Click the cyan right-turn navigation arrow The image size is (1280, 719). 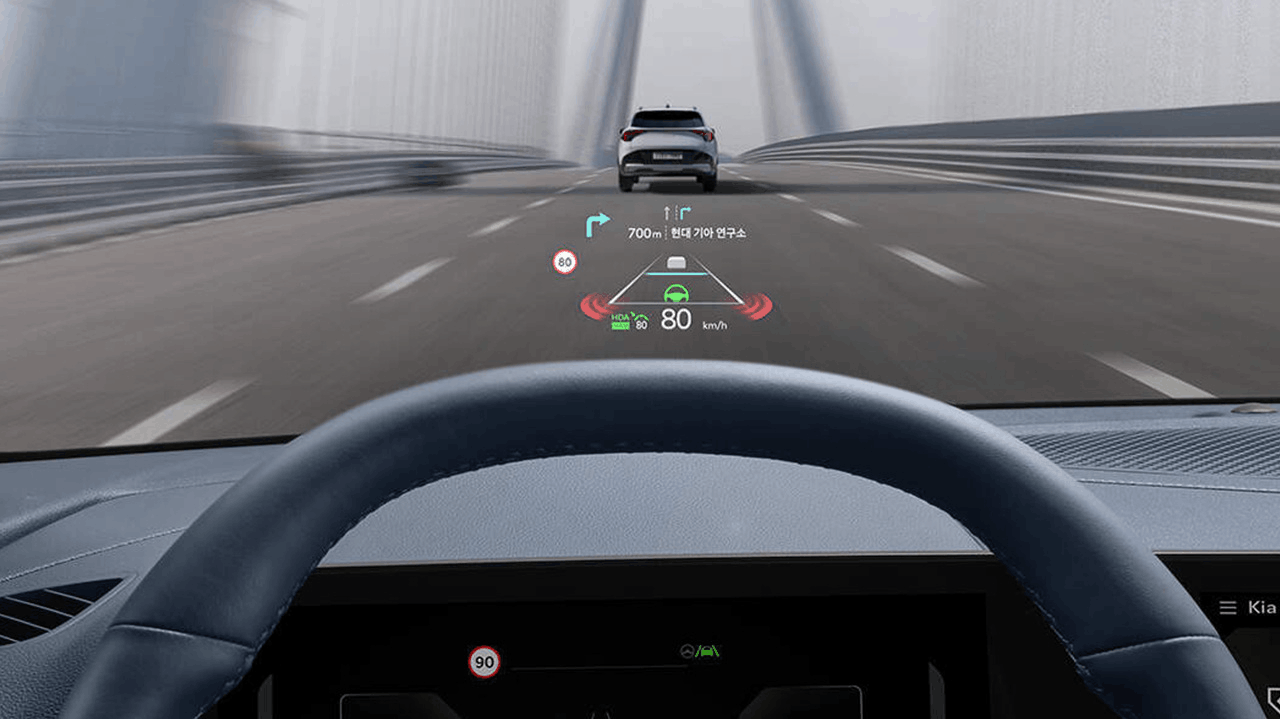[597, 224]
